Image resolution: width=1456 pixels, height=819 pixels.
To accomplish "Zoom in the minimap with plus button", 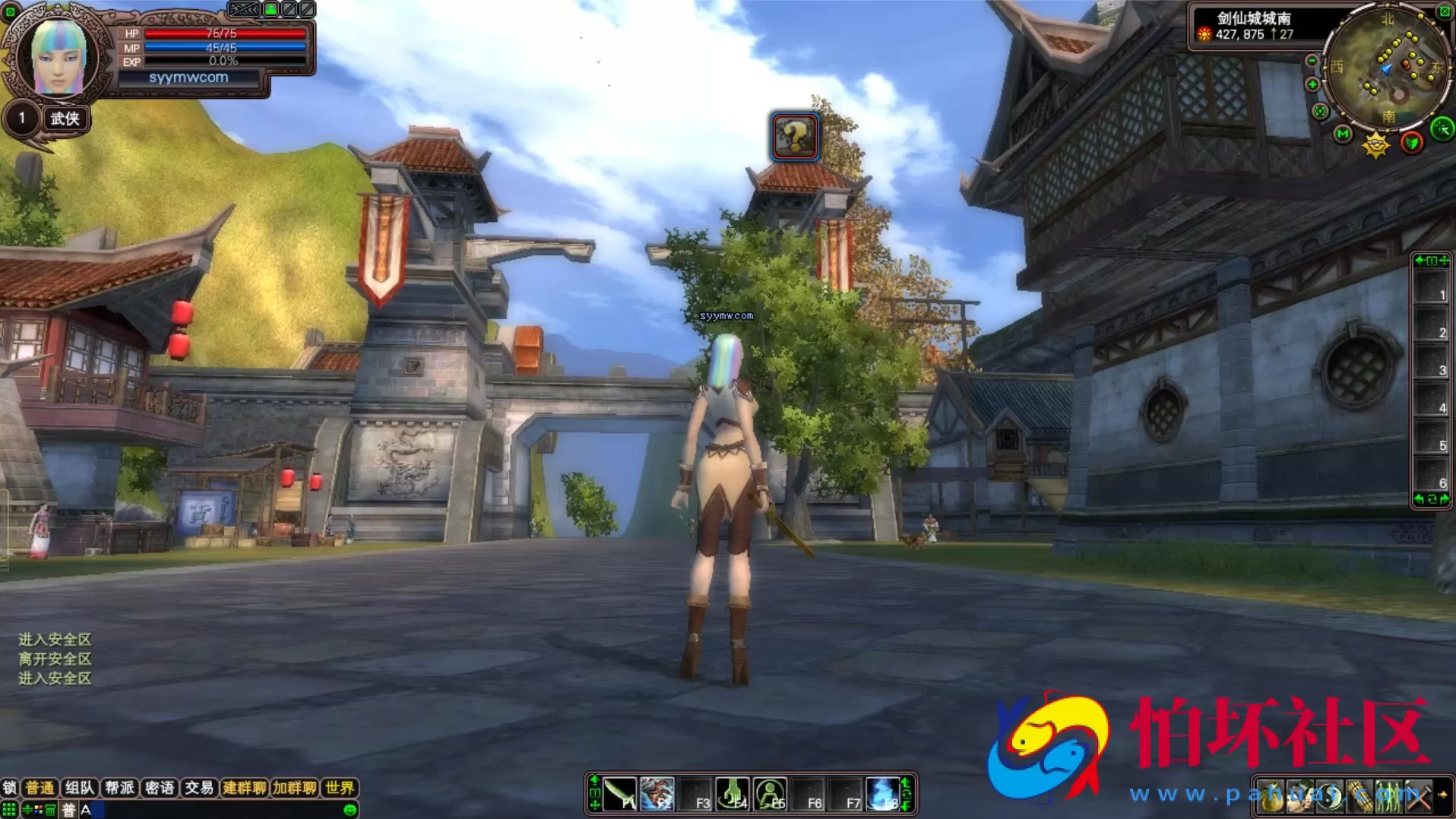I will pos(1312,84).
